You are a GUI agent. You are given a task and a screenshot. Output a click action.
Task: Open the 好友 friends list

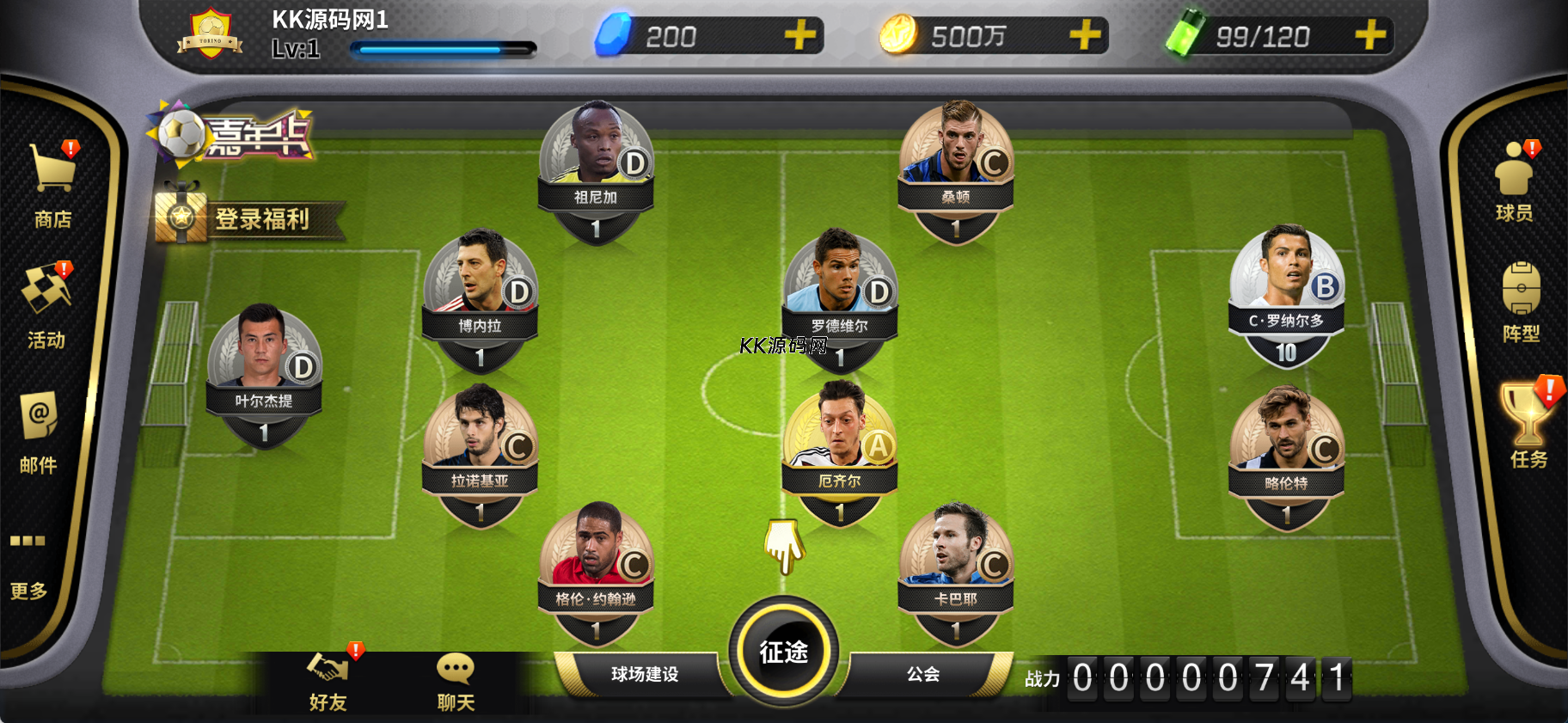click(328, 682)
